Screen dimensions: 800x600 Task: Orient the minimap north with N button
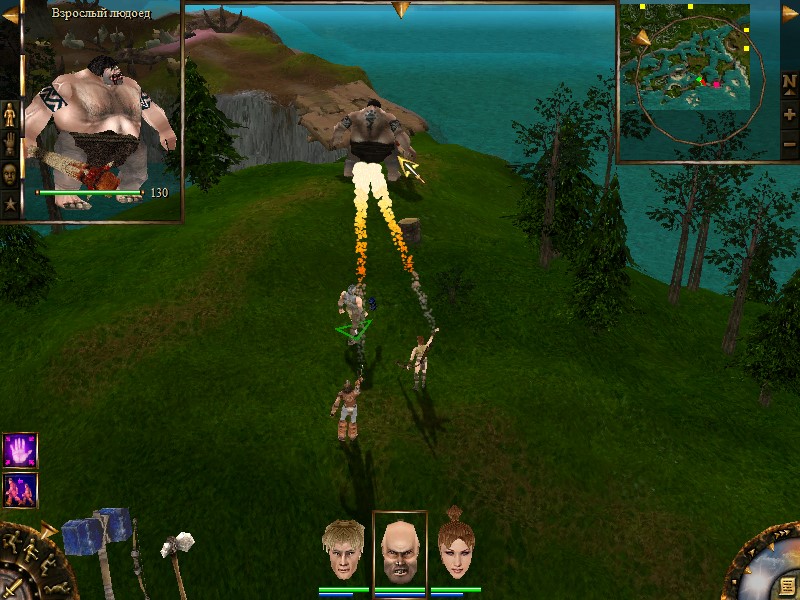789,83
